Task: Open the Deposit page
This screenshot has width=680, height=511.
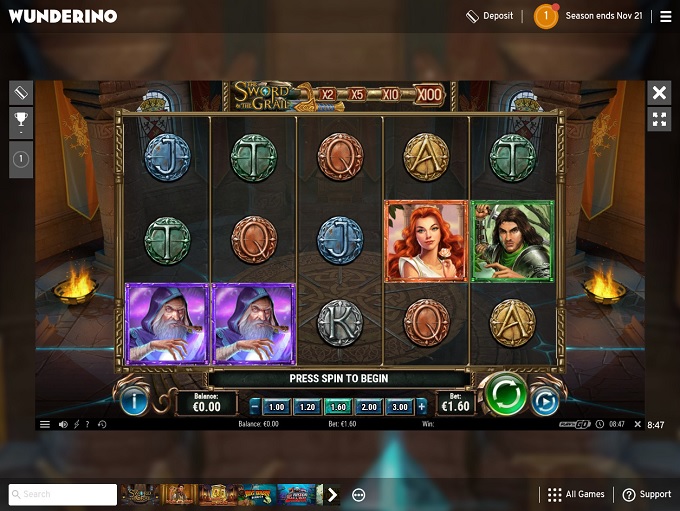Action: (x=489, y=16)
